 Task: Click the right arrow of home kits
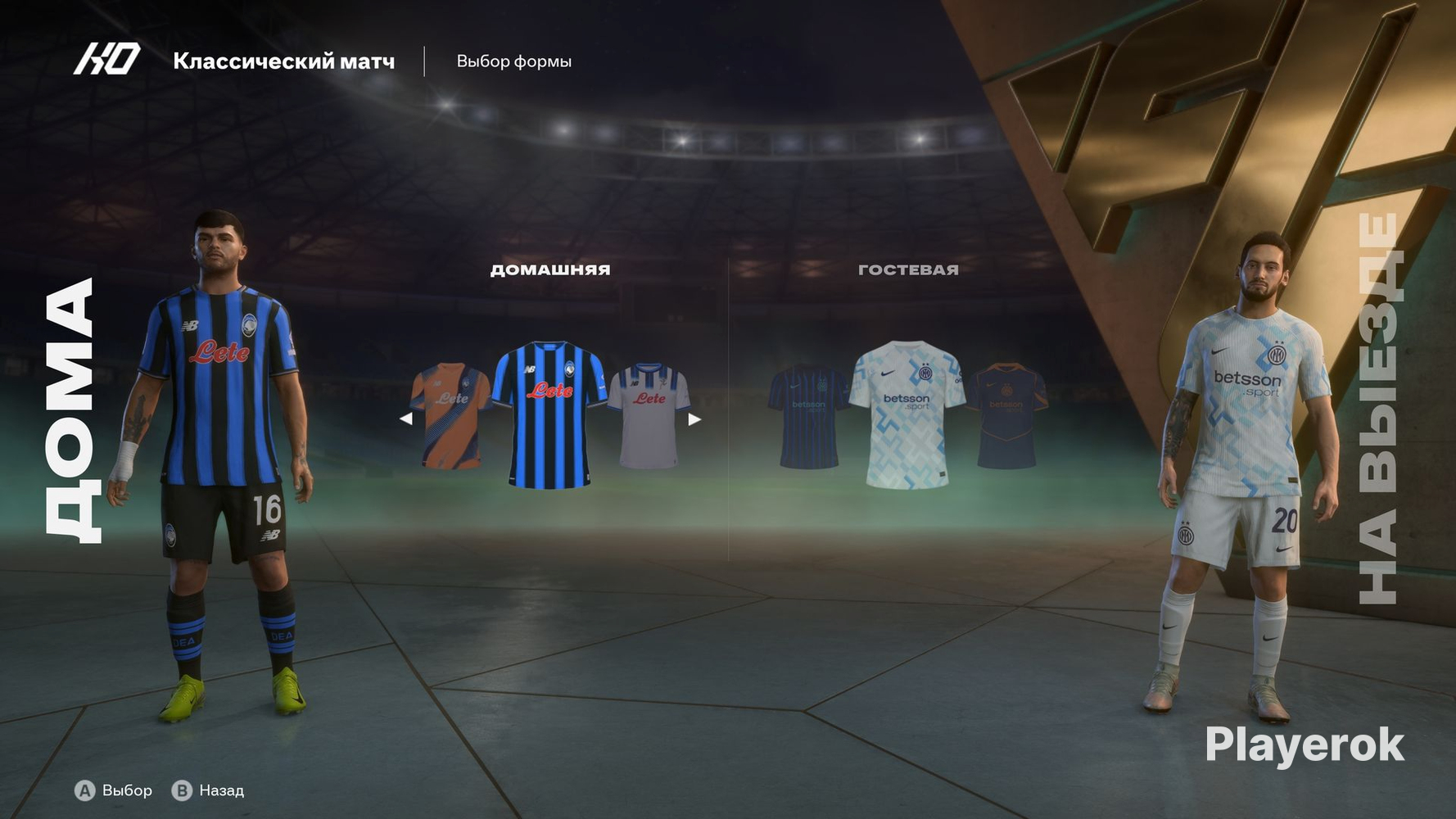694,419
